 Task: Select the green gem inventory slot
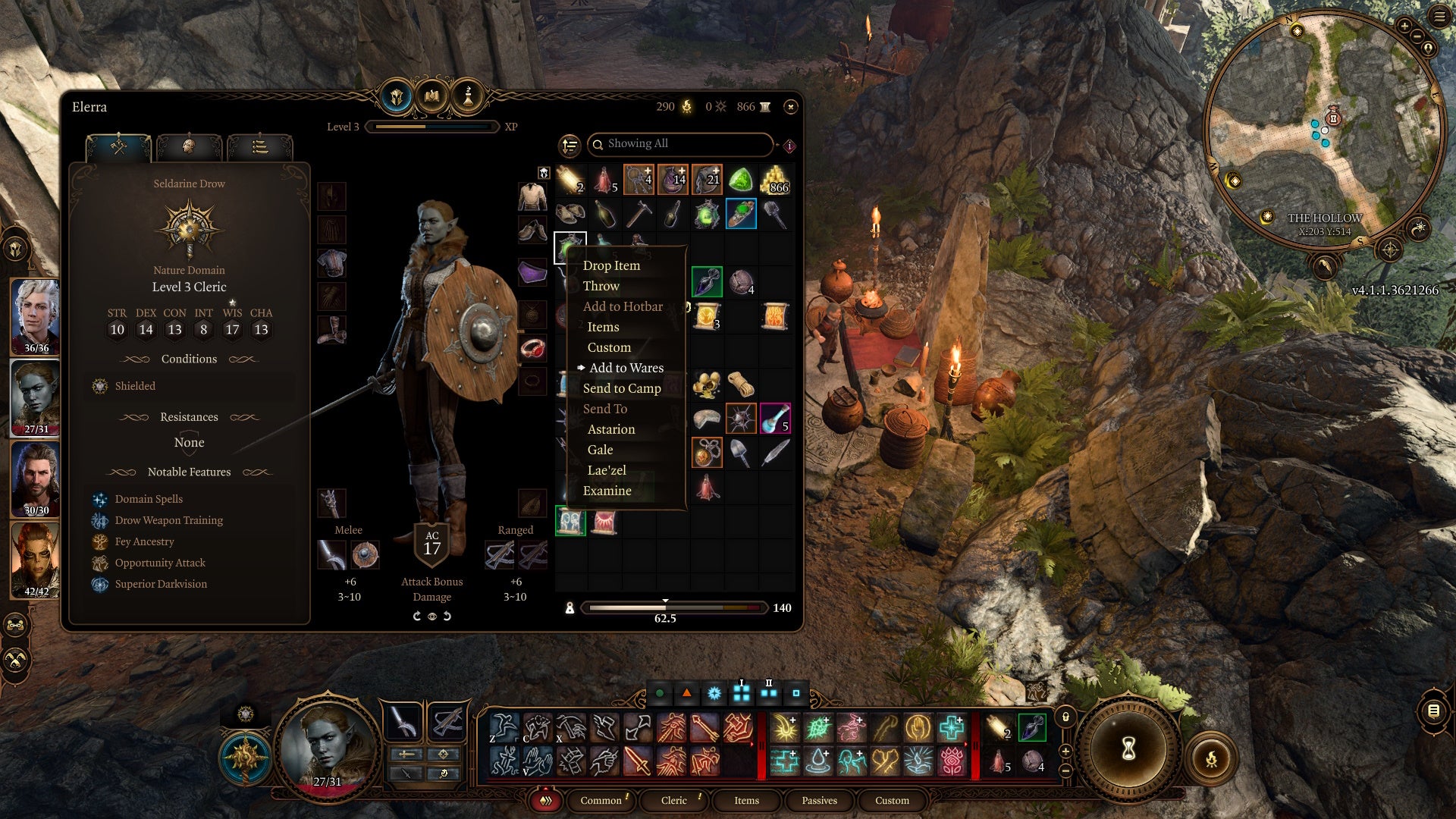740,180
